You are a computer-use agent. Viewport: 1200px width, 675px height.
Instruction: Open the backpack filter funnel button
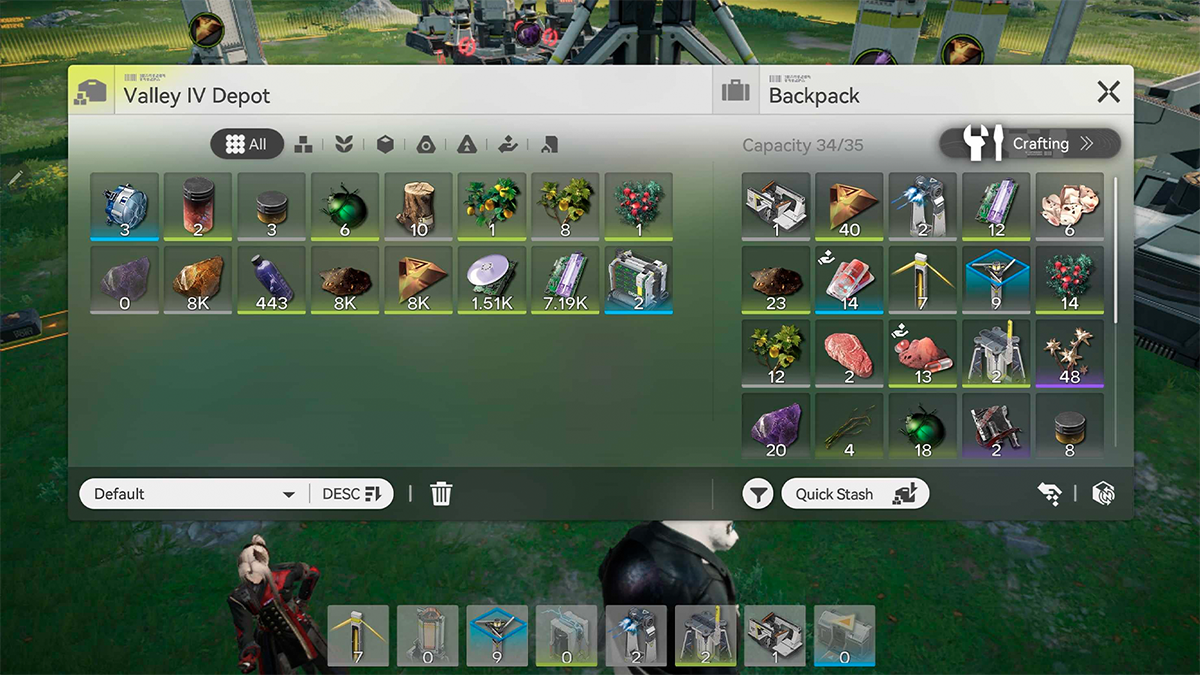(x=758, y=494)
